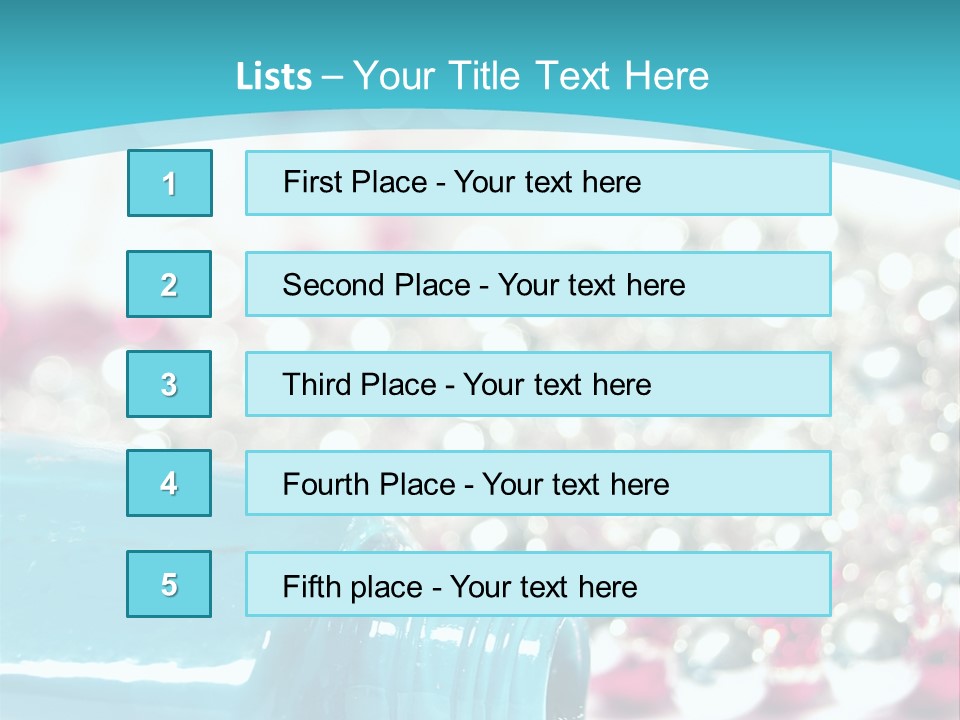Select the Second Place text row
This screenshot has height=720, width=960.
pos(538,284)
